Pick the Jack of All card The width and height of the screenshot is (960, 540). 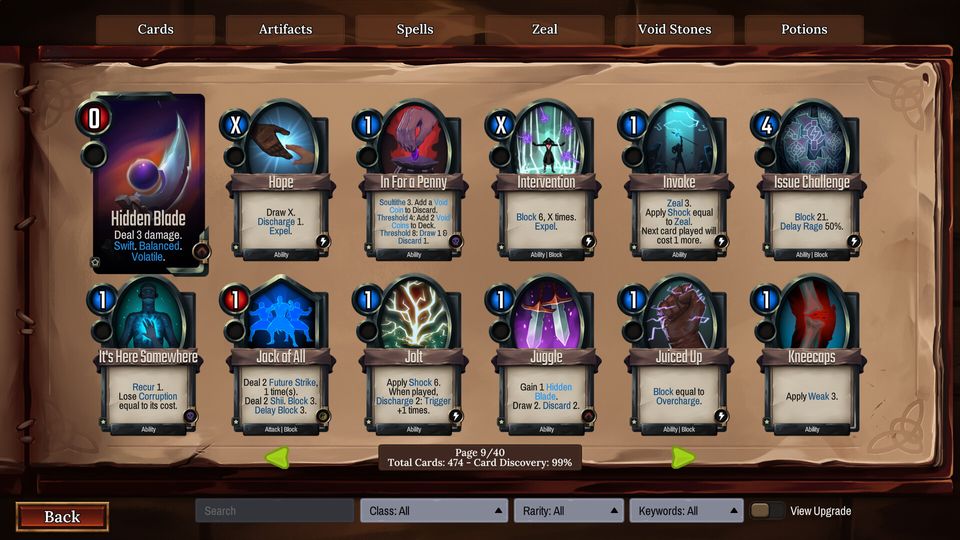coord(280,360)
